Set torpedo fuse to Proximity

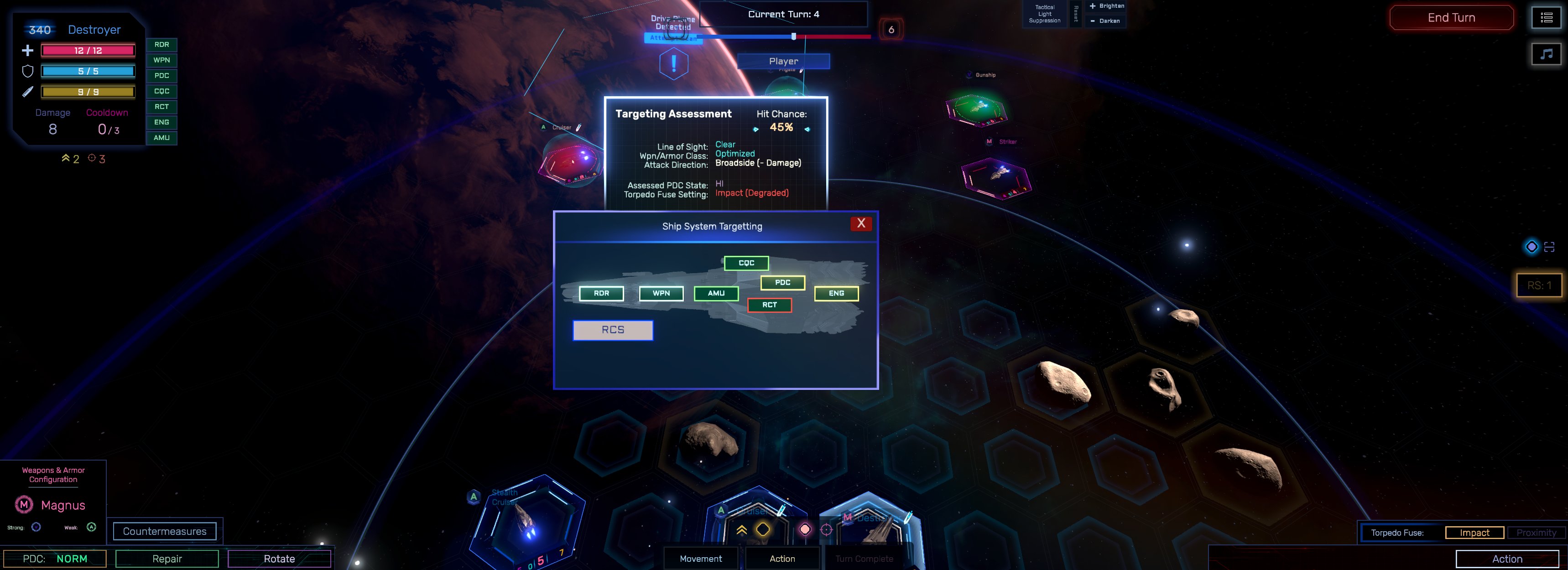pyautogui.click(x=1536, y=533)
